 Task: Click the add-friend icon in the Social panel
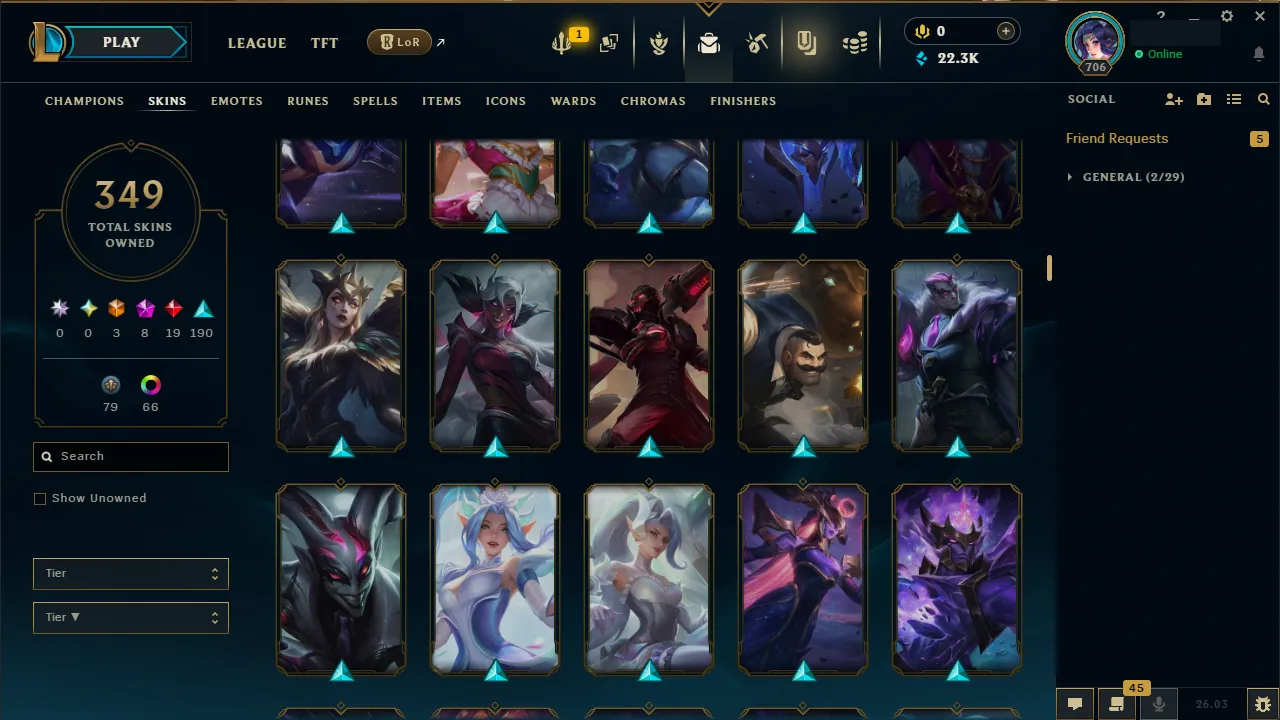pos(1174,99)
